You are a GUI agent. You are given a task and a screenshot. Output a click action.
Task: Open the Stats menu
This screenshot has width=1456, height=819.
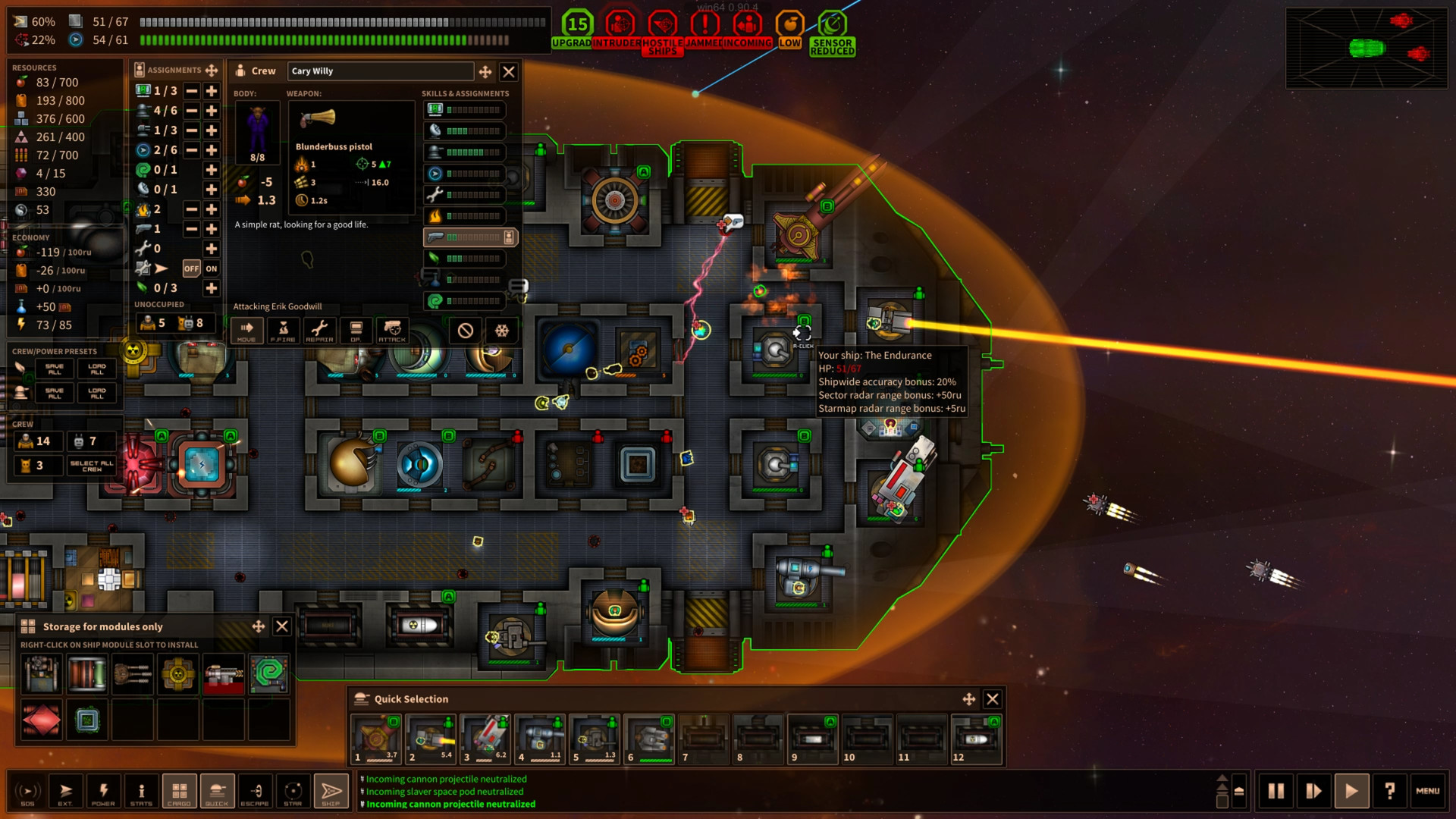click(x=141, y=791)
